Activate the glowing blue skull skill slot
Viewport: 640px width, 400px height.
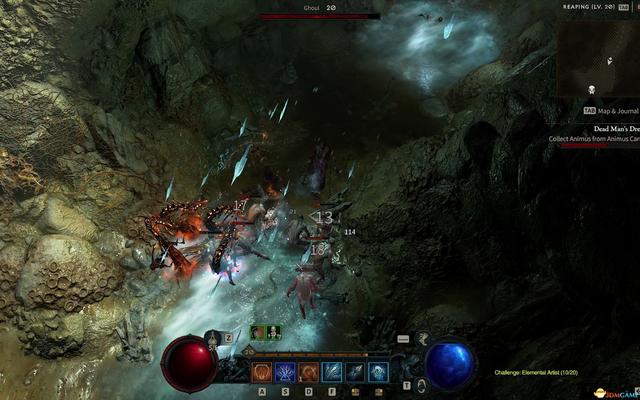coord(378,372)
